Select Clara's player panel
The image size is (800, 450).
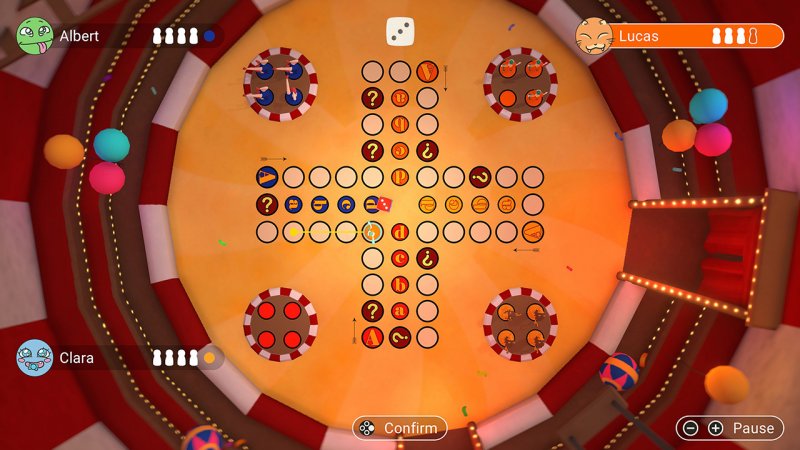pyautogui.click(x=120, y=356)
